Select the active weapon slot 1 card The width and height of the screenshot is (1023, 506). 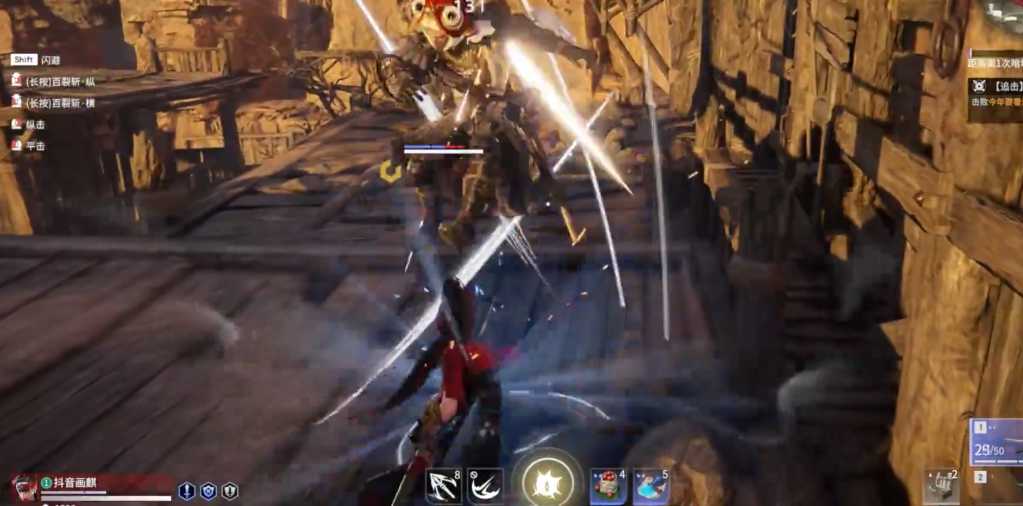tap(997, 442)
